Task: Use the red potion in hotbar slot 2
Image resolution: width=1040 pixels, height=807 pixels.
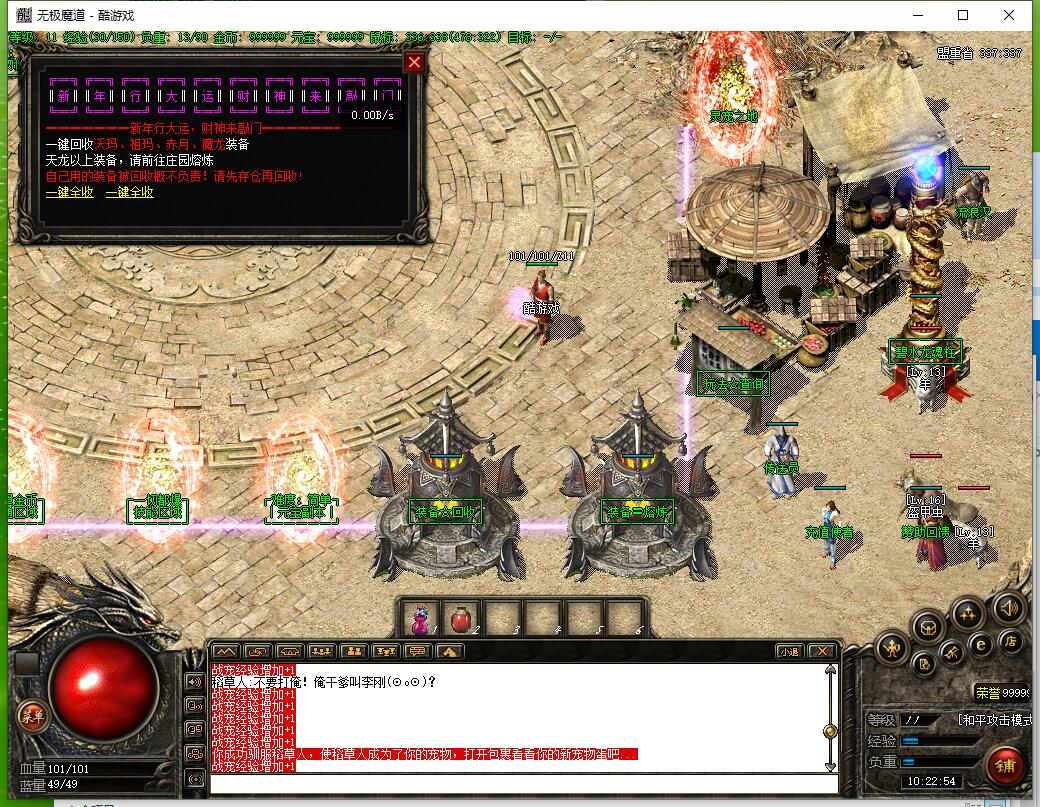Action: coord(461,620)
